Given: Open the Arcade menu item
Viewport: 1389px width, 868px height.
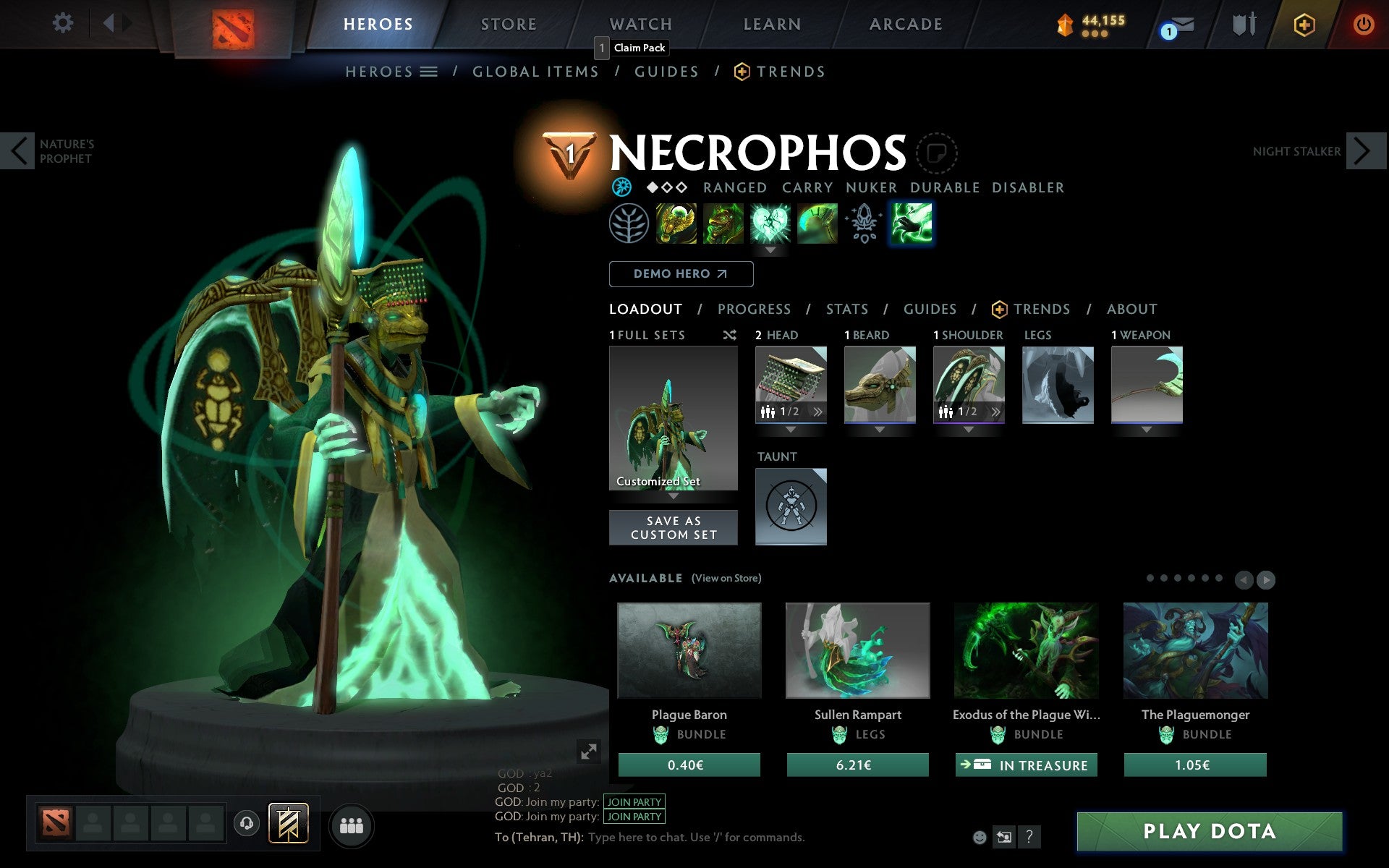Looking at the screenshot, I should (904, 24).
